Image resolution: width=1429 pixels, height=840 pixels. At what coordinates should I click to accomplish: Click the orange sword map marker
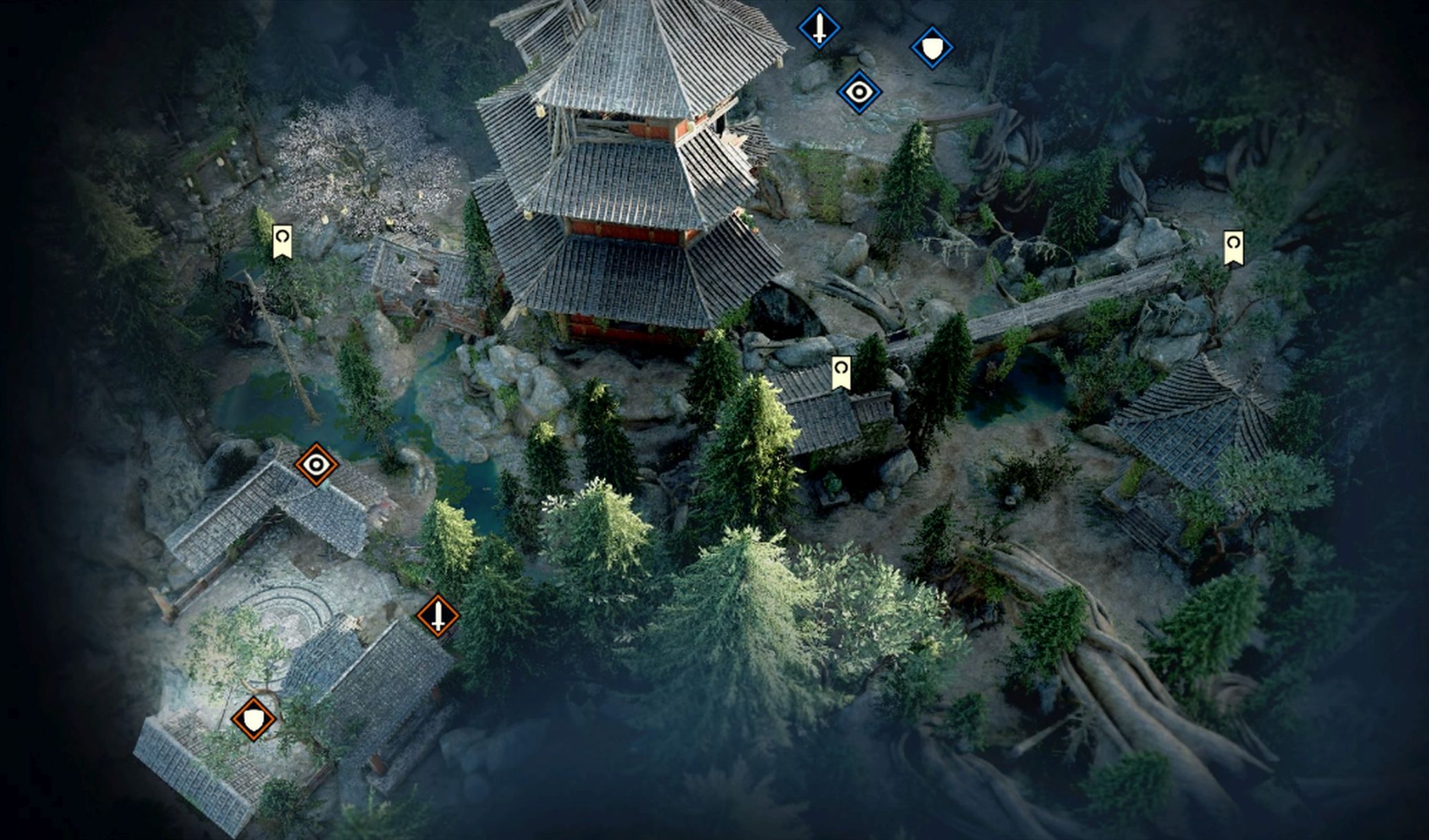437,616
